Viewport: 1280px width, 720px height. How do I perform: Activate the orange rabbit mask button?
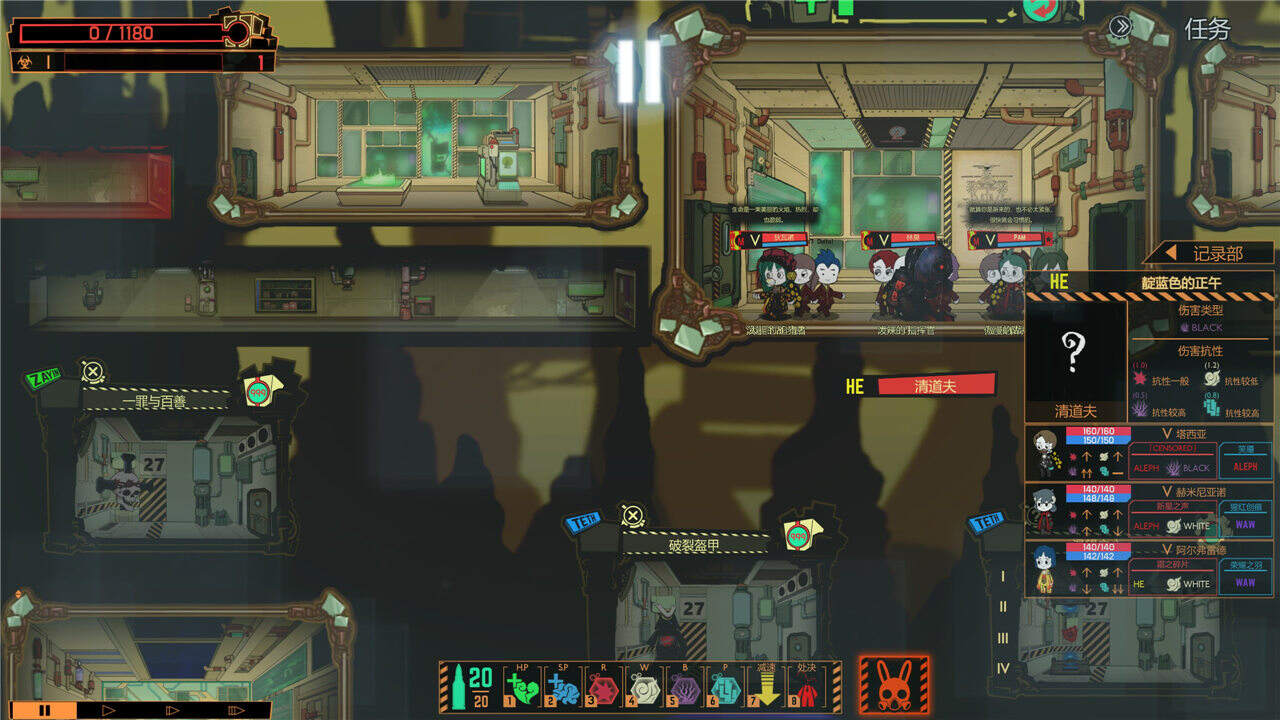point(894,686)
